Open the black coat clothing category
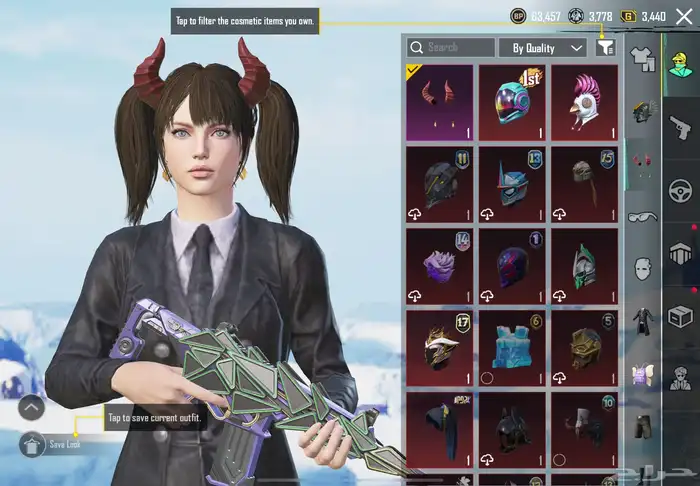700x486 pixels. click(642, 321)
